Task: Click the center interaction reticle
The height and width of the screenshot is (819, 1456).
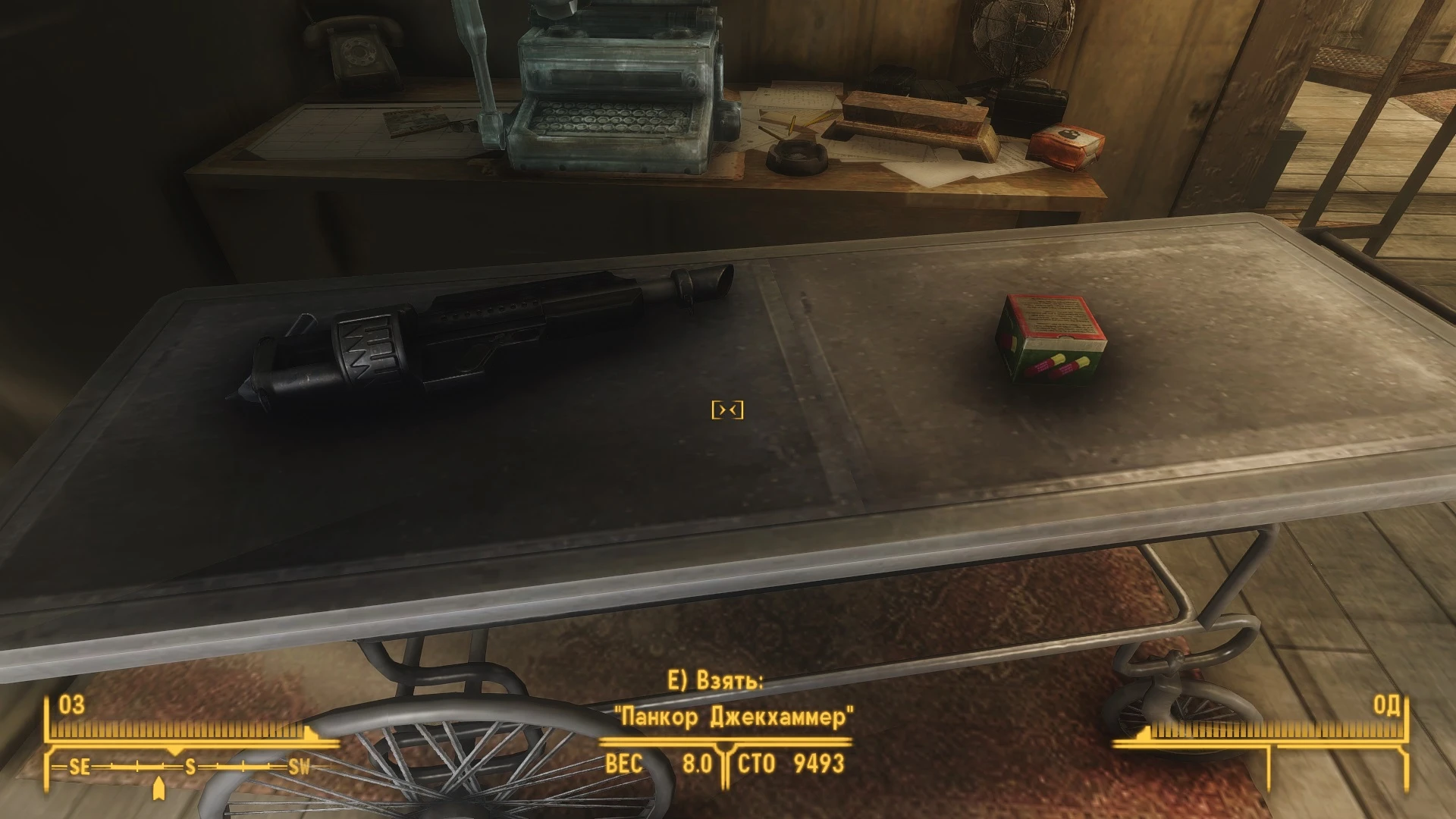Action: [x=729, y=409]
